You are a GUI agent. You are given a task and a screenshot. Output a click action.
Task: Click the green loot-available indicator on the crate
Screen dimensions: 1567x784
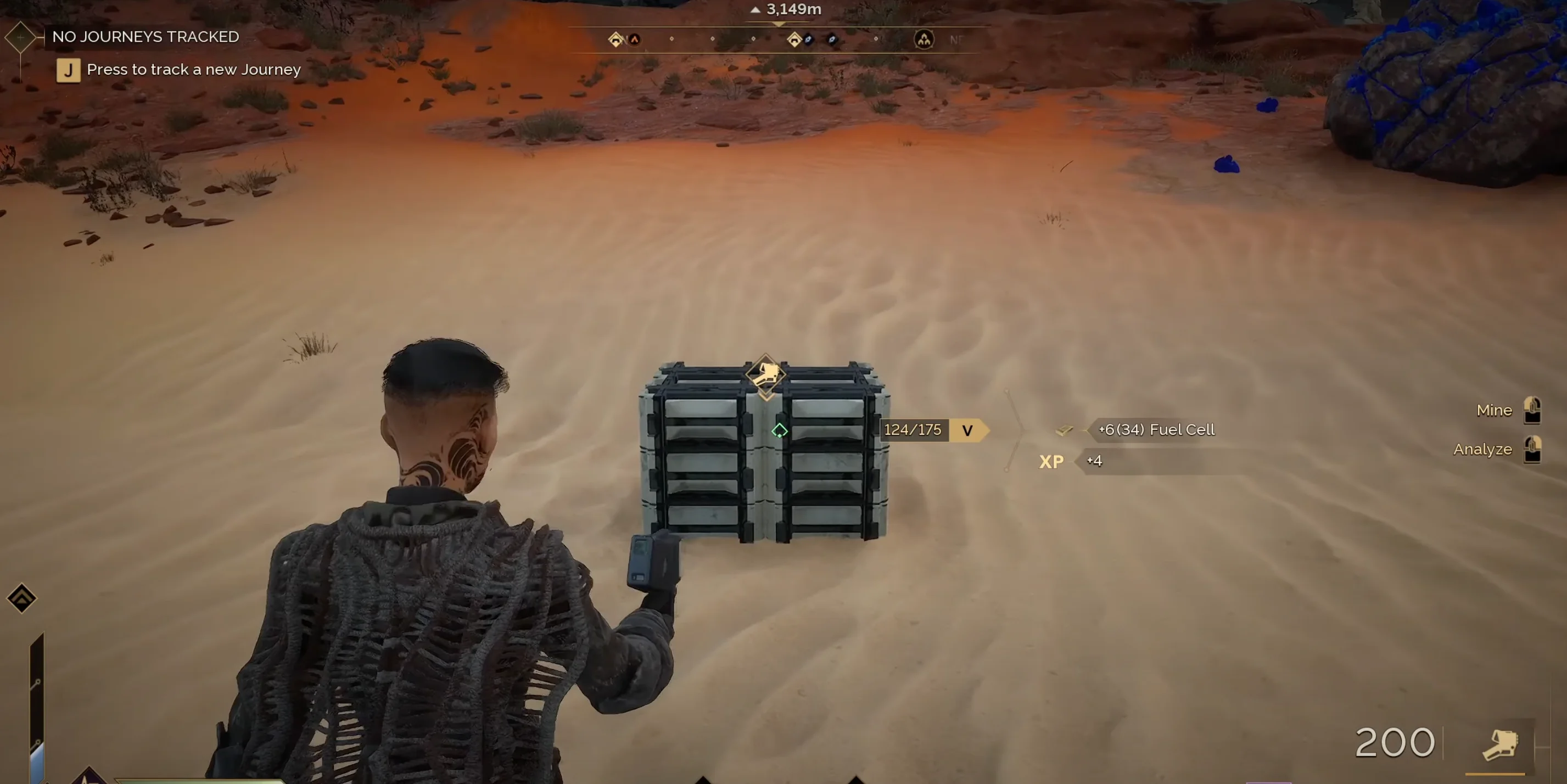click(x=780, y=430)
